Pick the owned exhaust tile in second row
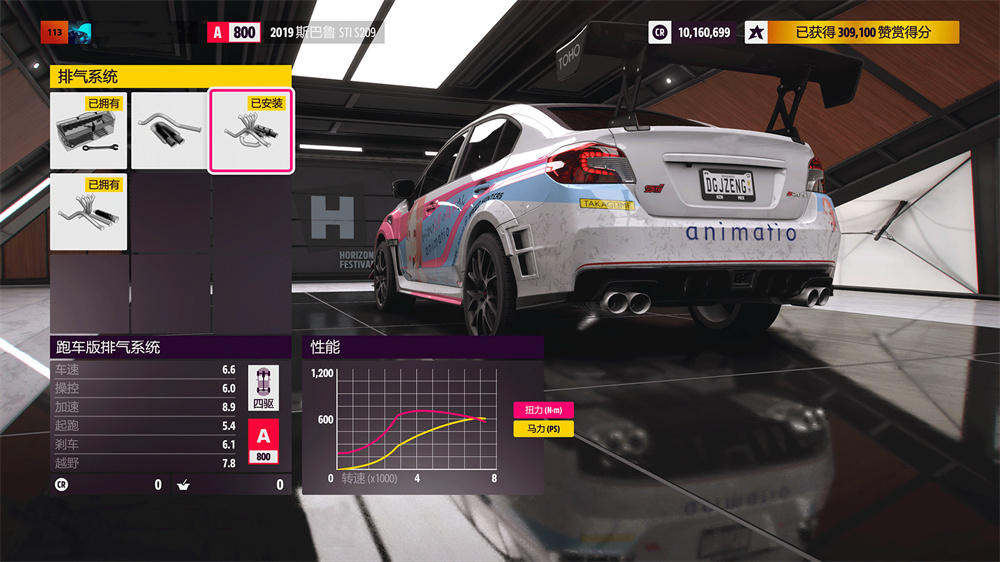This screenshot has height=562, width=1000. coord(89,212)
